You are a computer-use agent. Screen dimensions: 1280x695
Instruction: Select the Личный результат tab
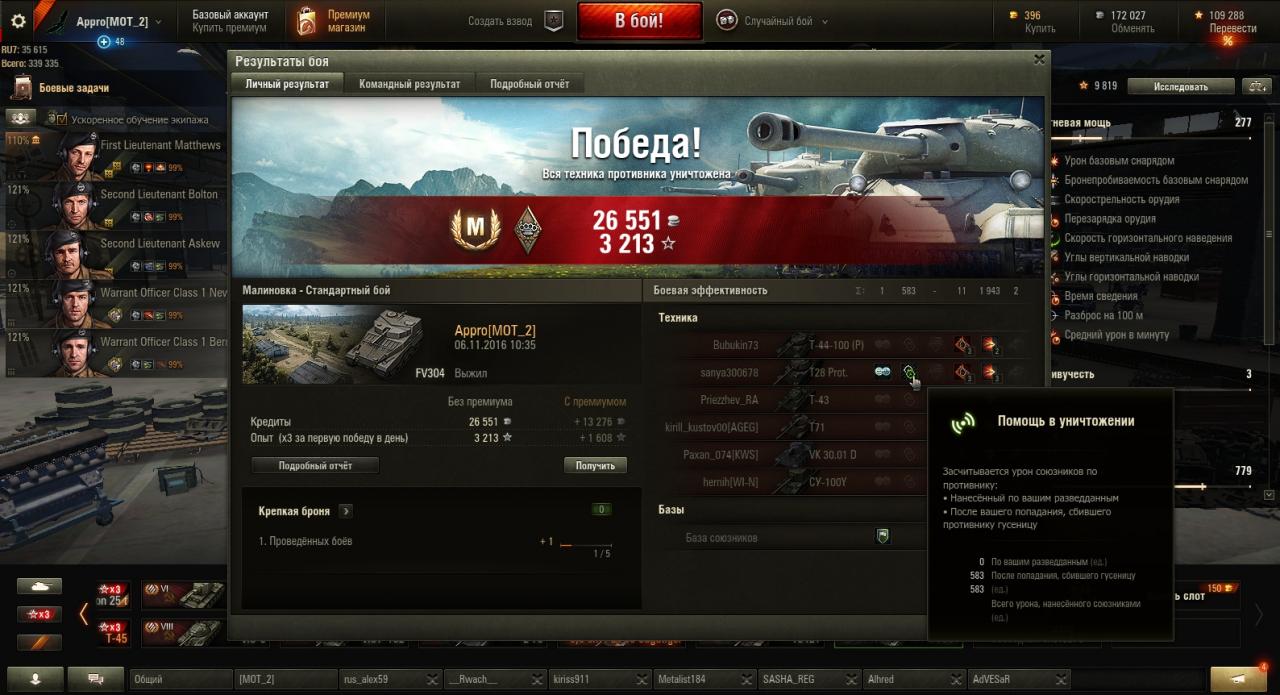tap(287, 84)
